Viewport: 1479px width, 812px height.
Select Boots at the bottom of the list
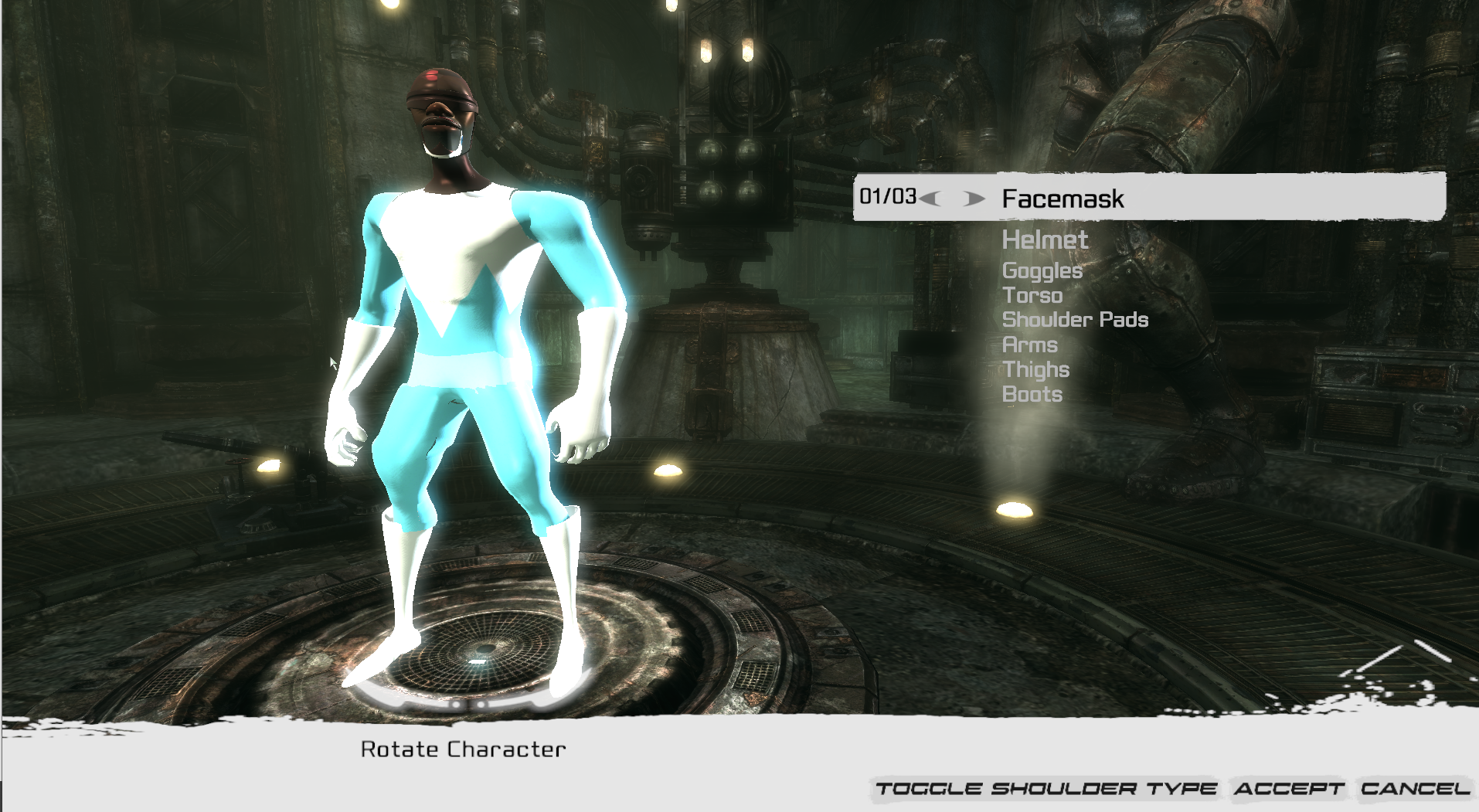click(1032, 394)
